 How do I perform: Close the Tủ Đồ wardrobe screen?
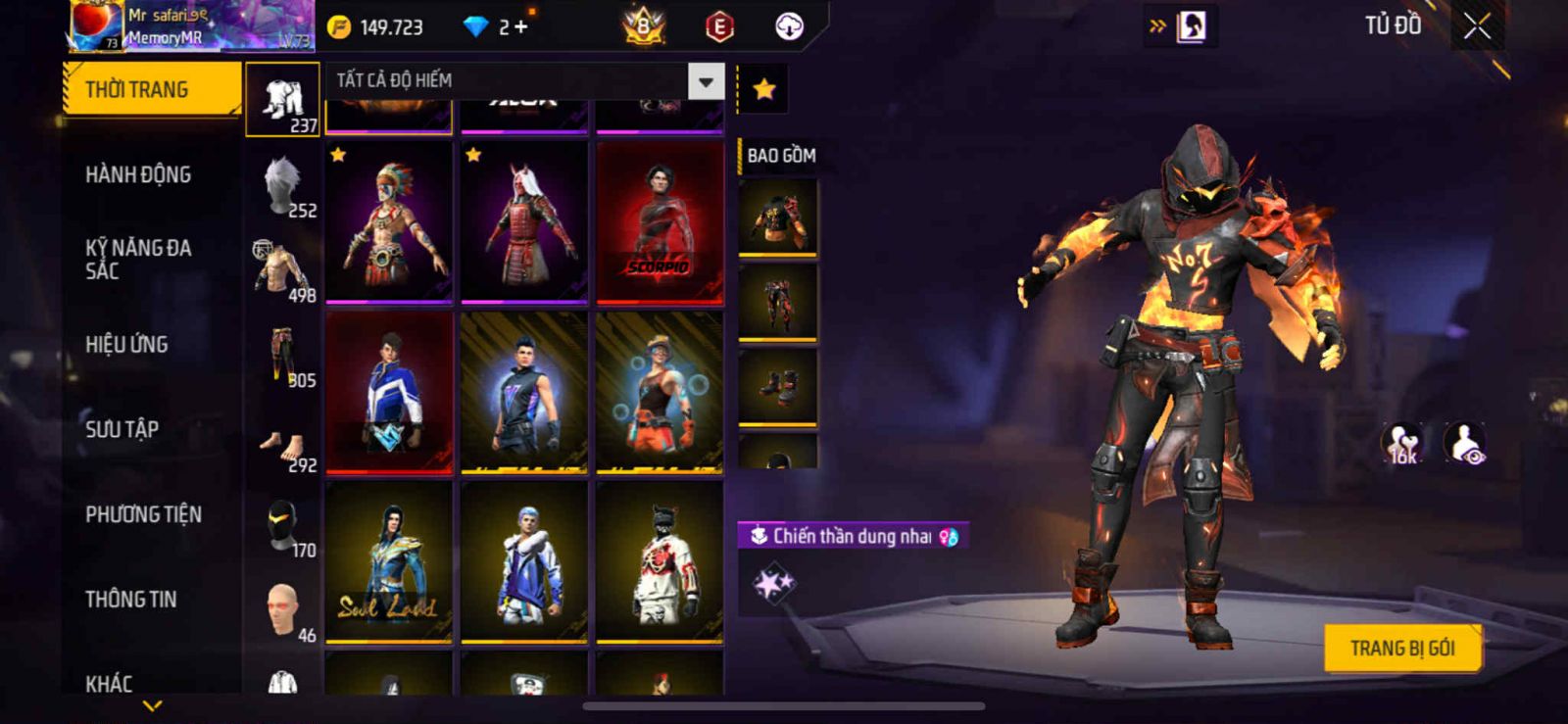pyautogui.click(x=1477, y=26)
